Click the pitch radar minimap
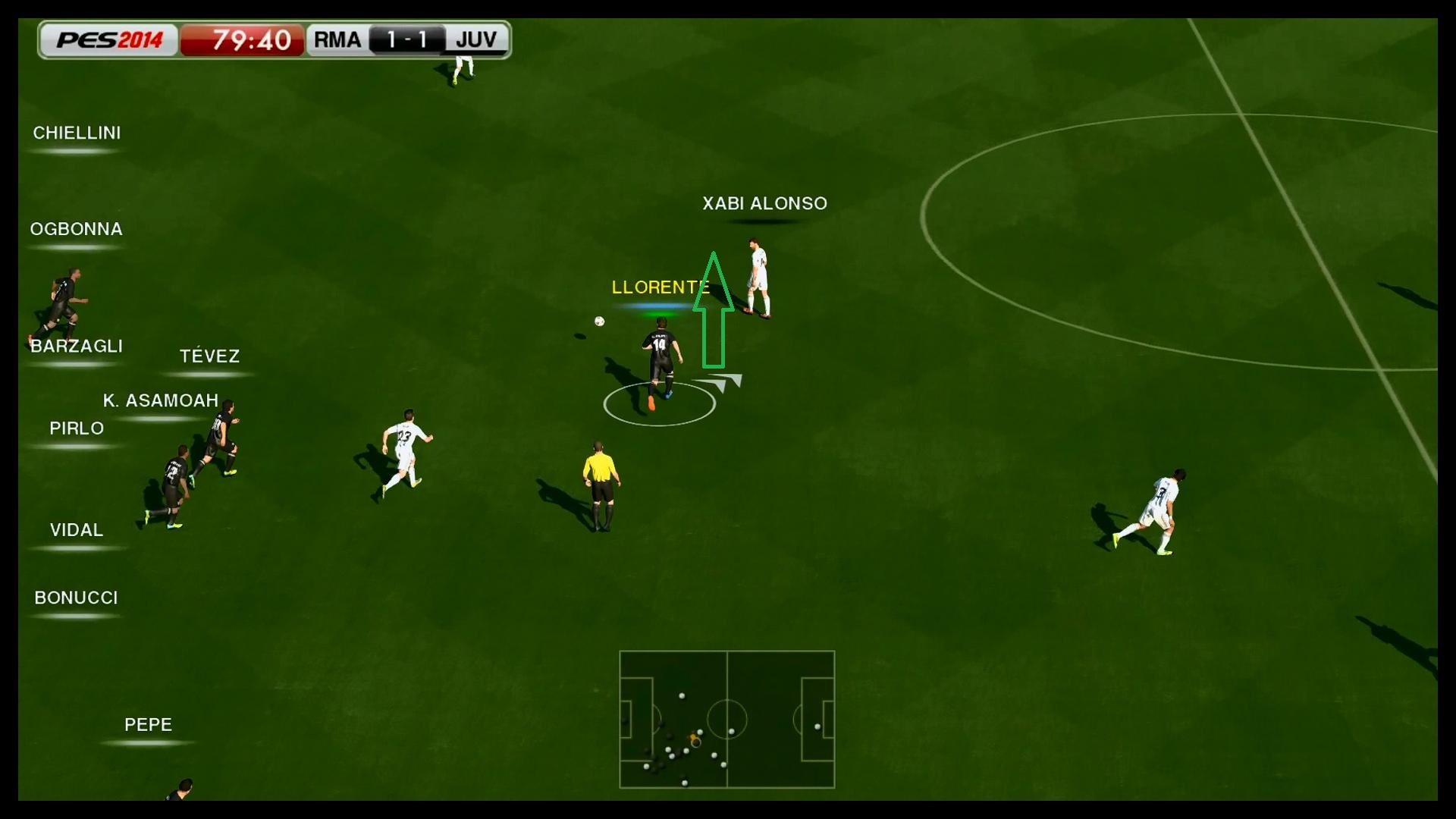 point(726,719)
